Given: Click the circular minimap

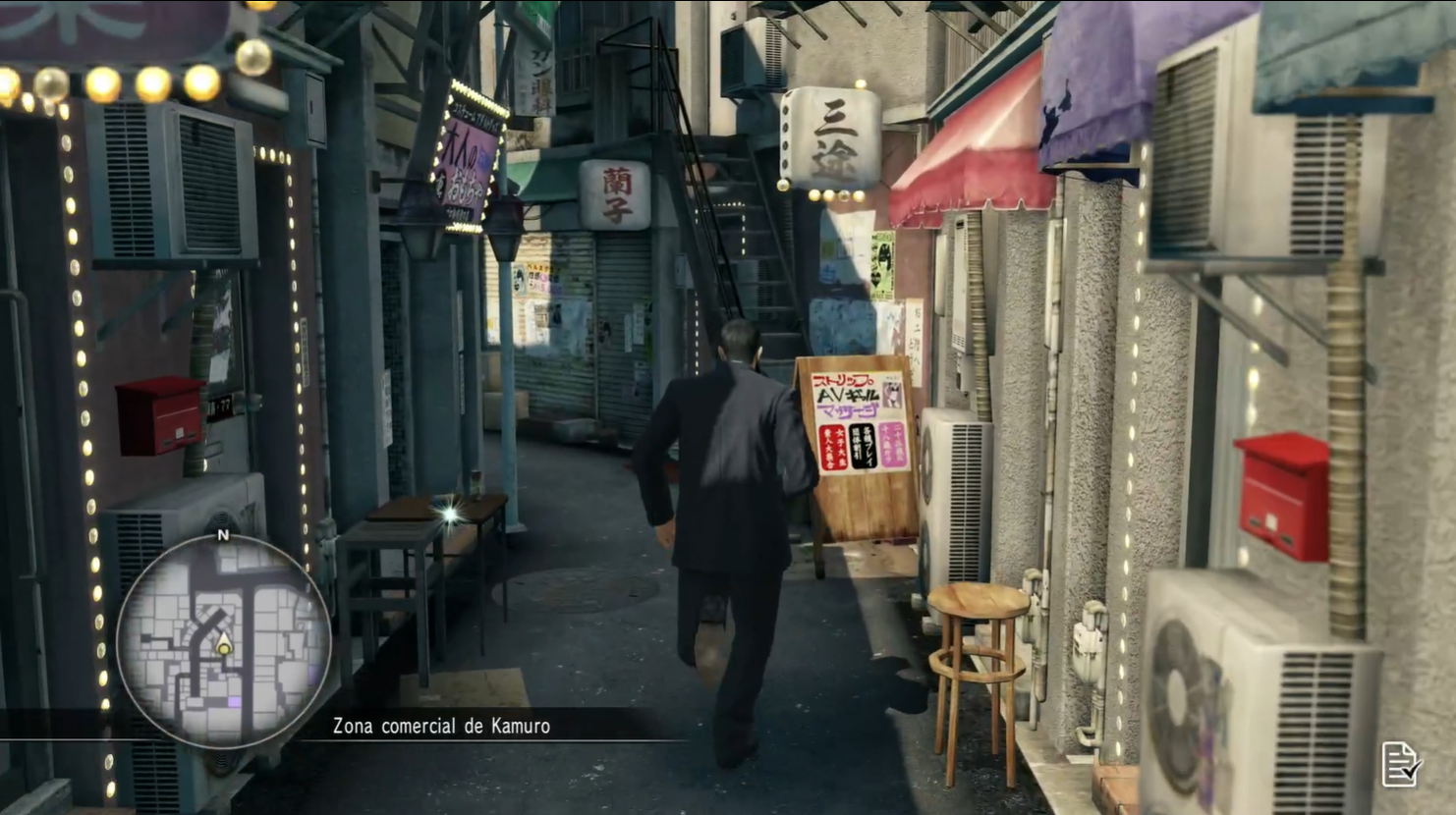Looking at the screenshot, I should (x=224, y=641).
